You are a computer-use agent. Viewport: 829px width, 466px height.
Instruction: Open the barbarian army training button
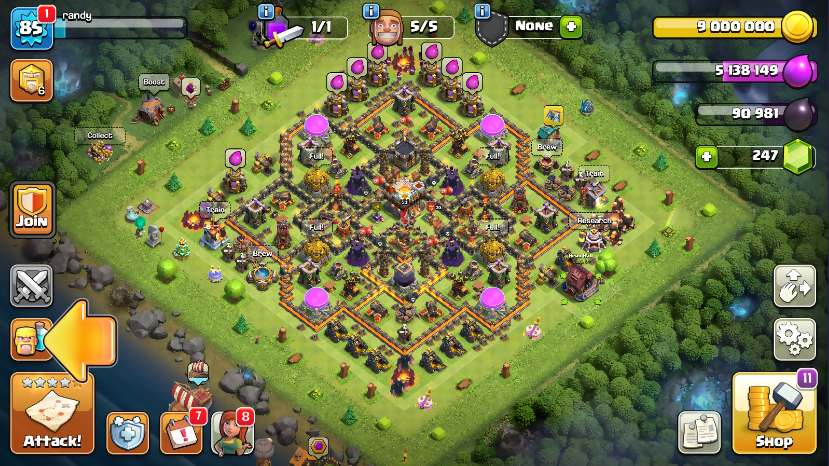coord(30,340)
